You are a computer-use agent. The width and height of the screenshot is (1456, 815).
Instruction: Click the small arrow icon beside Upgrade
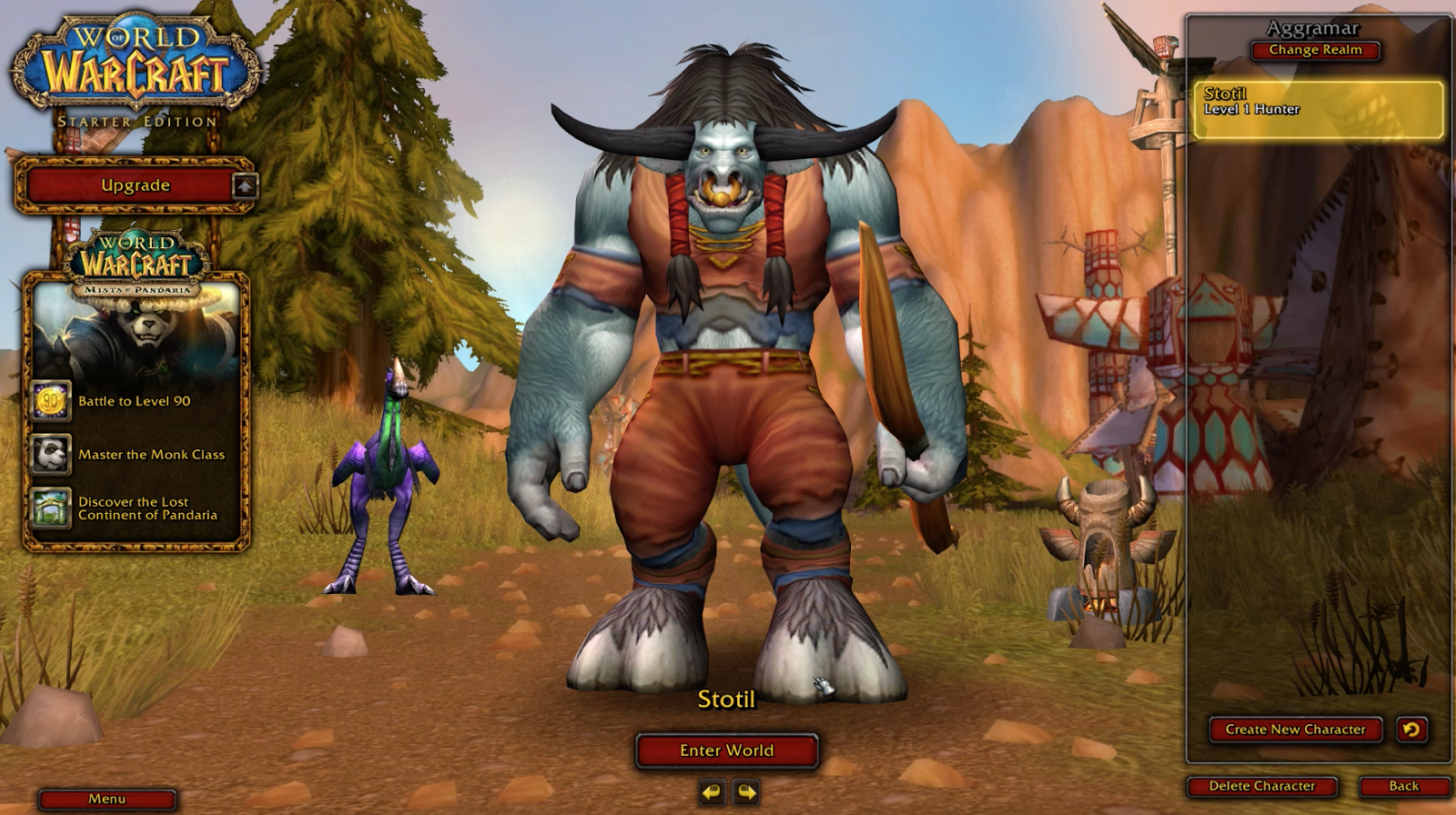(x=245, y=186)
